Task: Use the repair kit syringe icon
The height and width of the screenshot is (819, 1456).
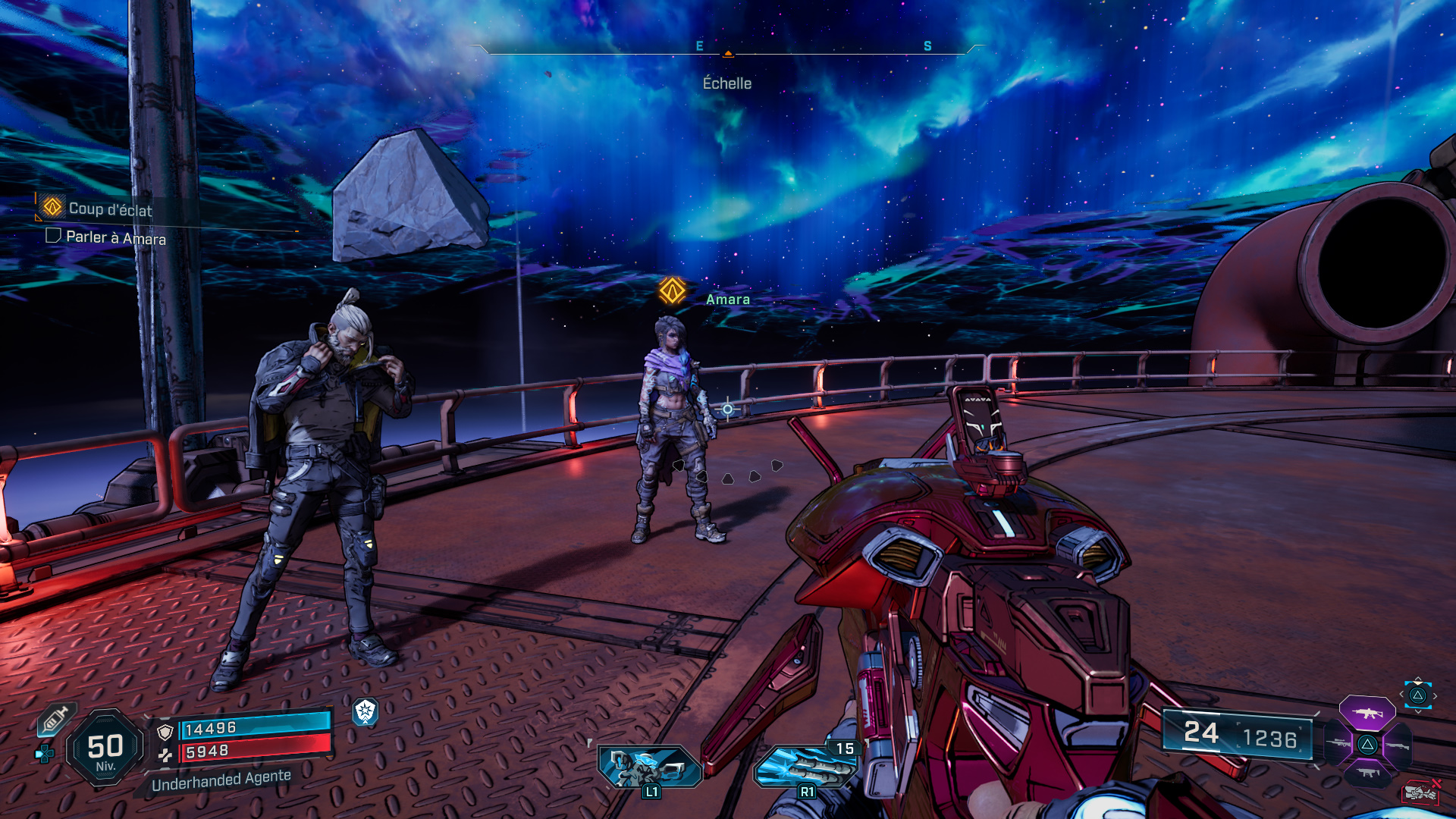Action: pyautogui.click(x=56, y=718)
